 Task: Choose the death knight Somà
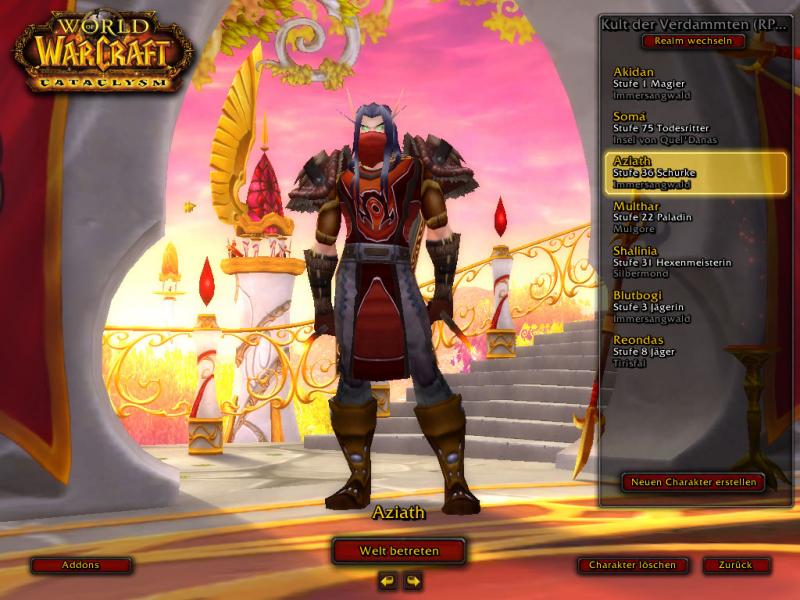point(665,128)
